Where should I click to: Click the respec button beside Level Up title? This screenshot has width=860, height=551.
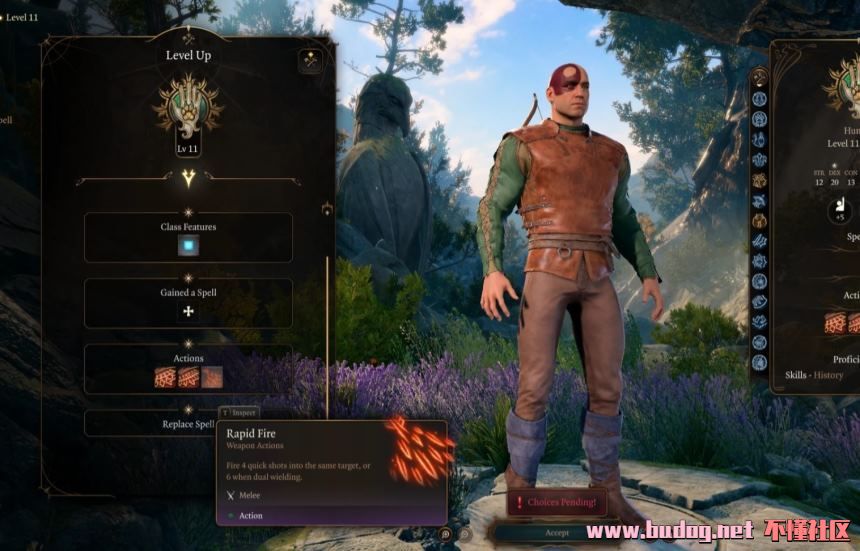310,60
